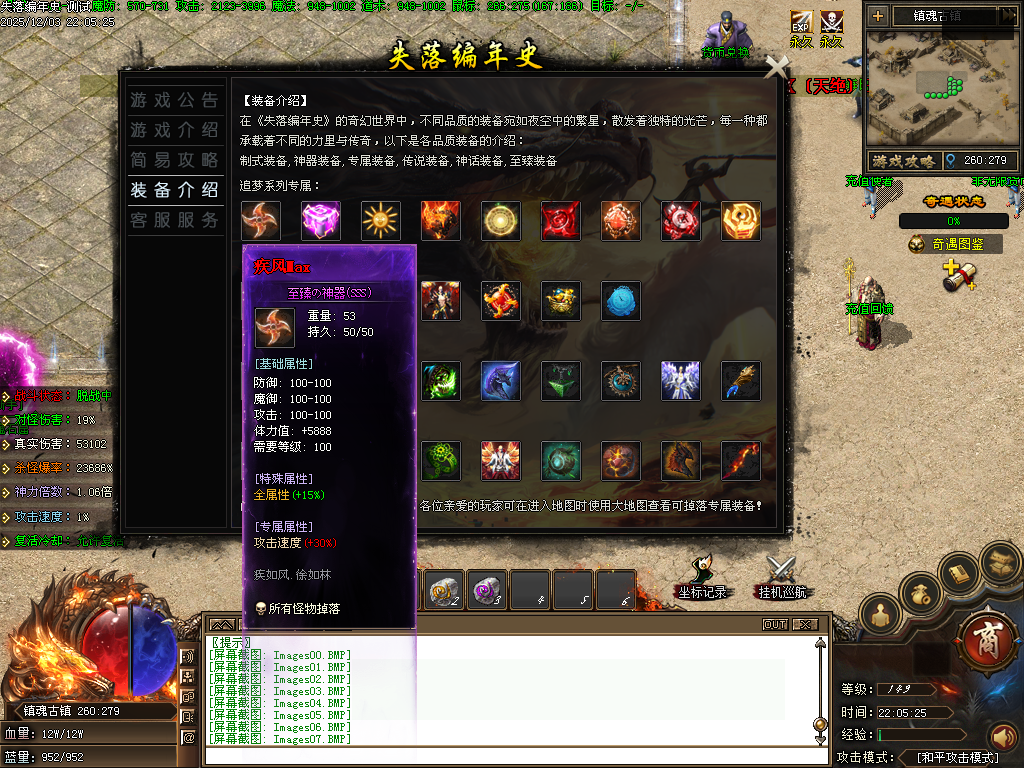Select the pink cube equipment icon
The image size is (1024, 768).
321,221
